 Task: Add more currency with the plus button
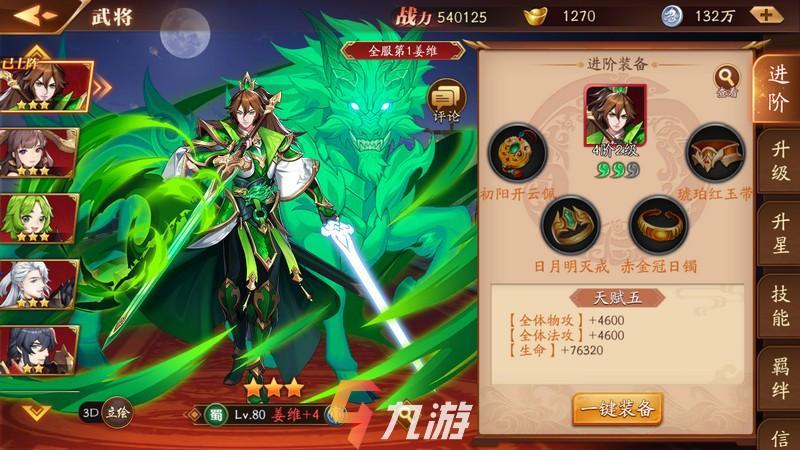tap(766, 16)
